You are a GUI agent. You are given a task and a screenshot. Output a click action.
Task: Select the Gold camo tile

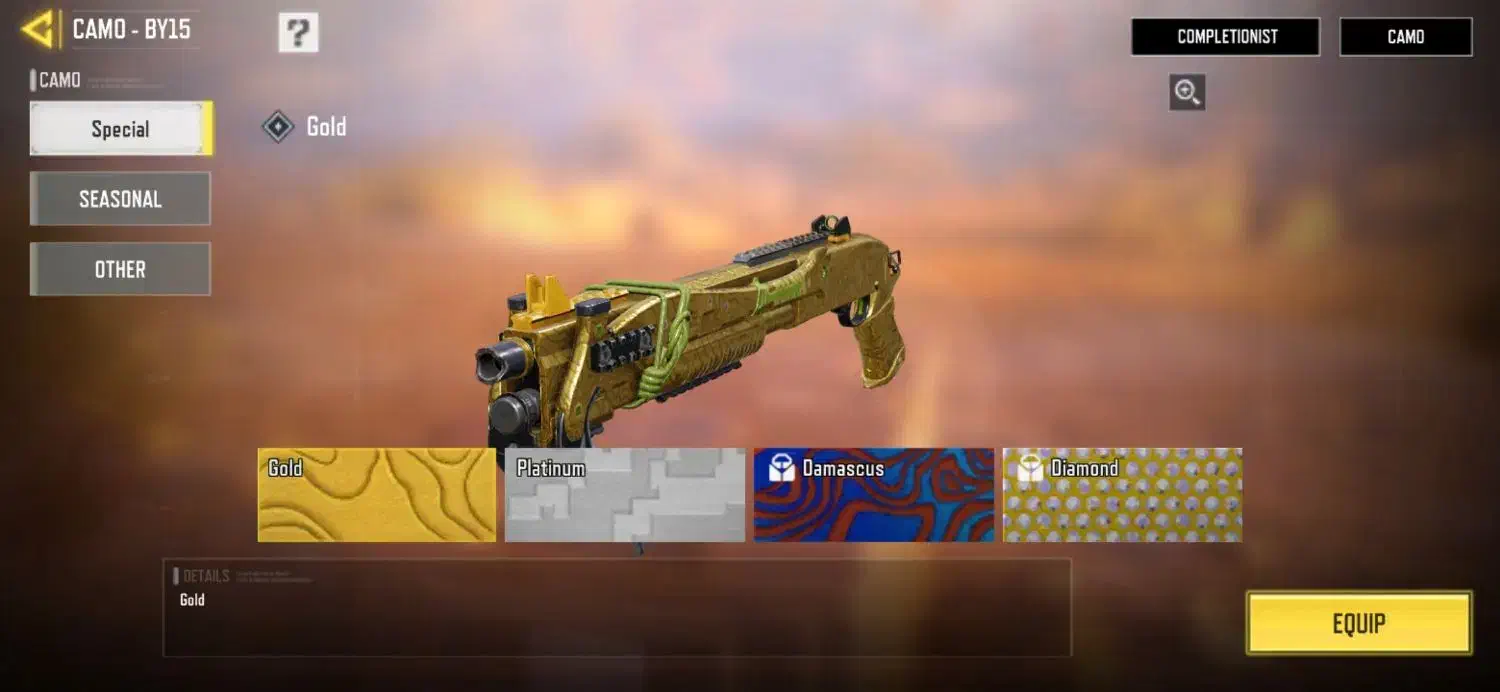click(377, 495)
